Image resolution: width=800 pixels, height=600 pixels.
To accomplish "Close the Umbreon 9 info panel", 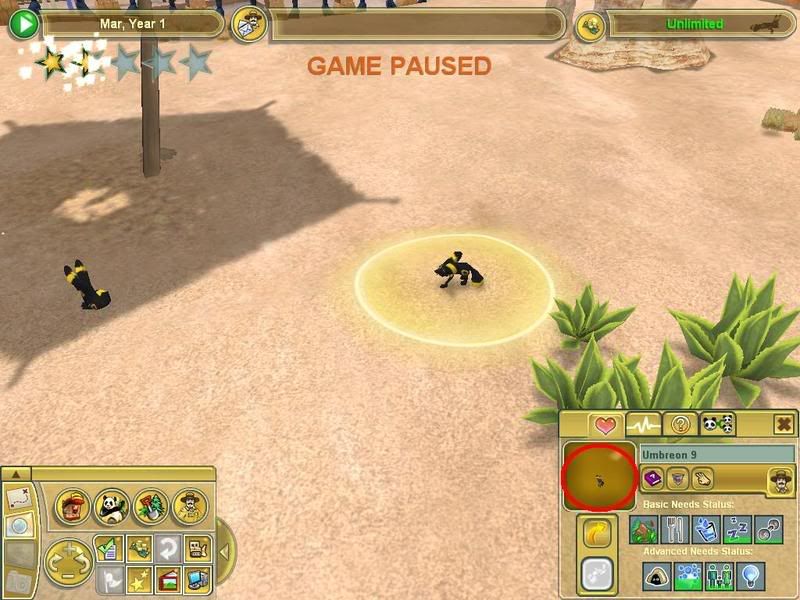I will click(x=784, y=424).
